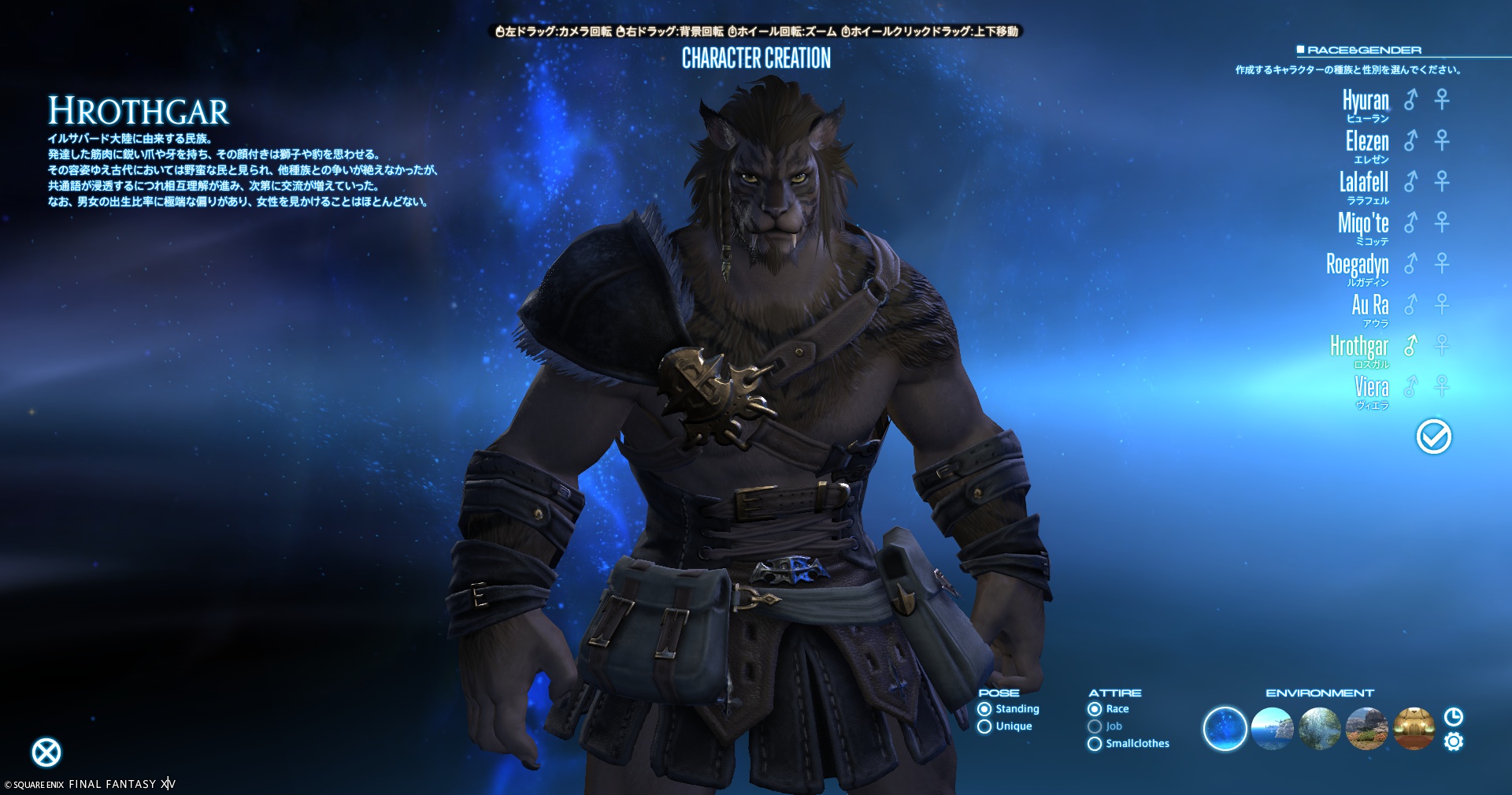Select female Lalafell gender symbol
This screenshot has width=1512, height=795.
pos(1442,181)
